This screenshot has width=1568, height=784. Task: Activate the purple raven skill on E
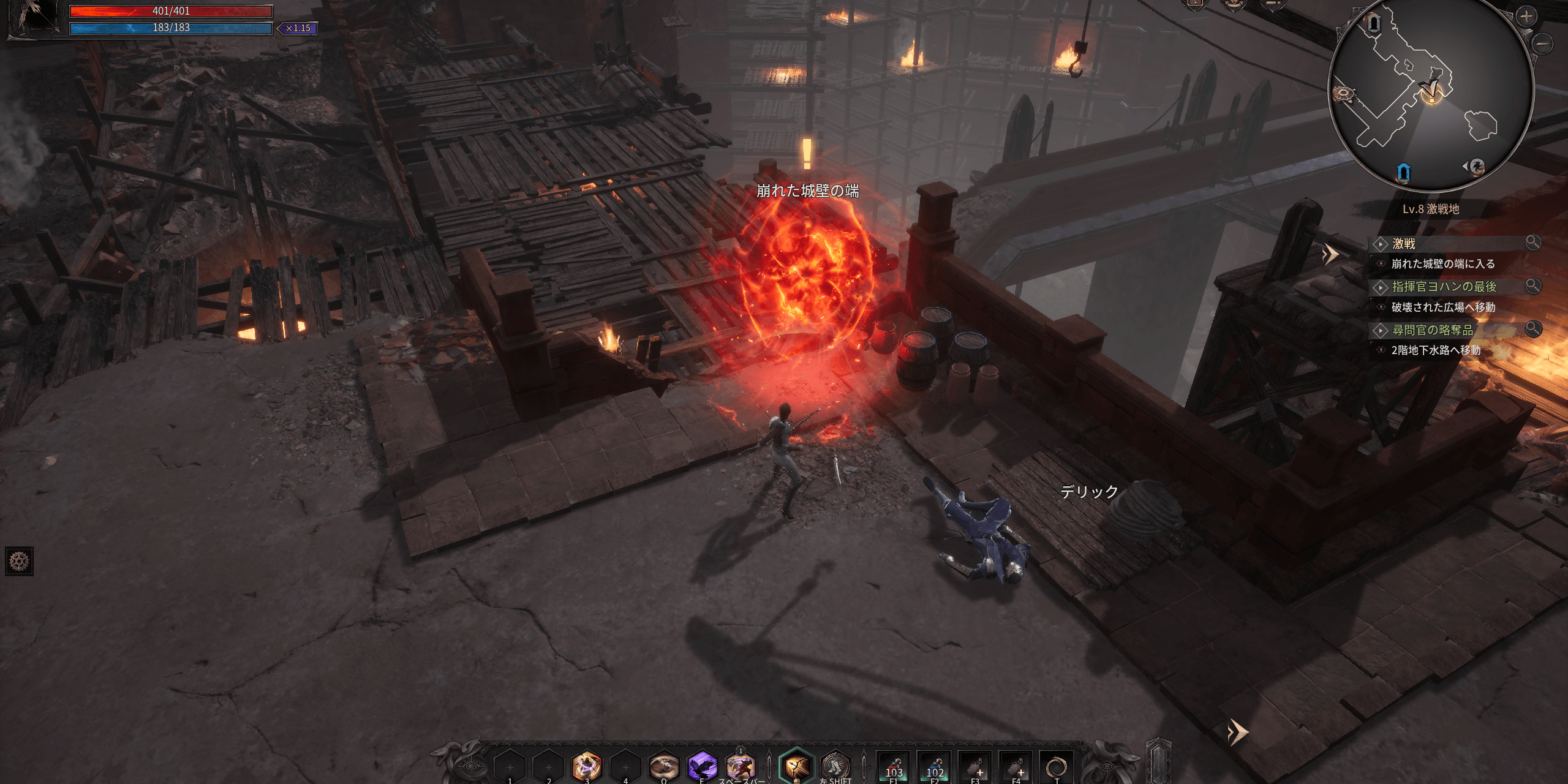click(x=702, y=766)
